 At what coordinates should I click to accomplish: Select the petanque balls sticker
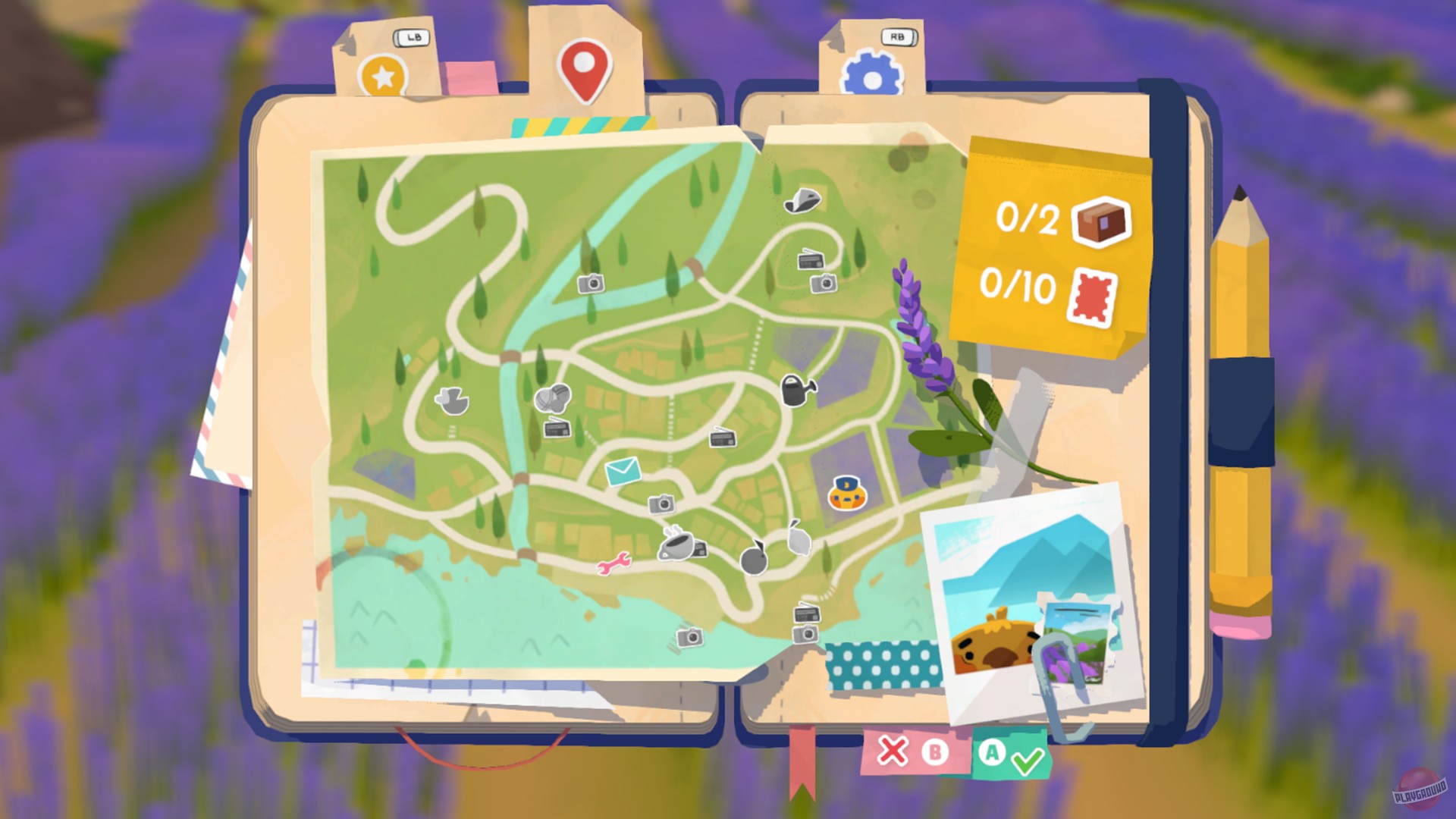pos(551,400)
